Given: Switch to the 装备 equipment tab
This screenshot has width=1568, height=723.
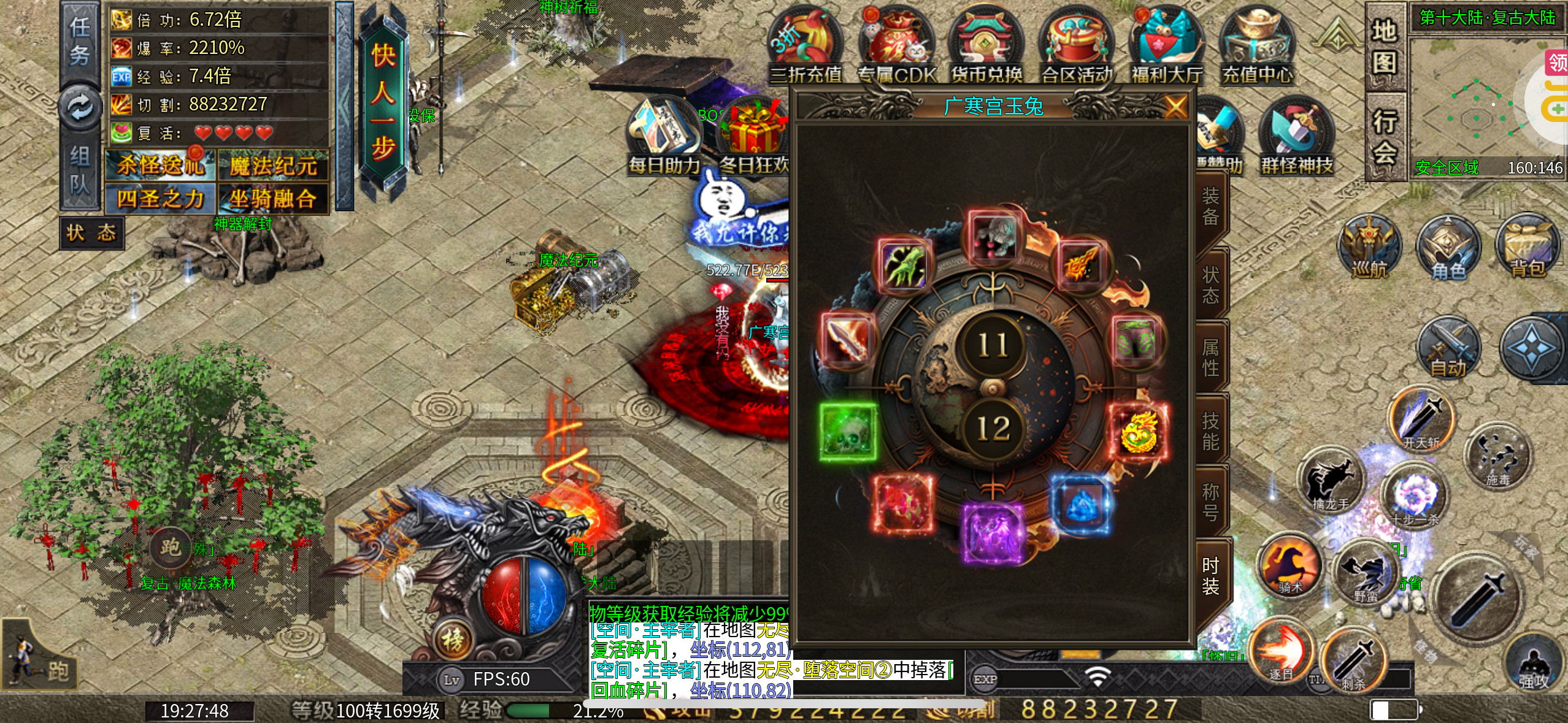Looking at the screenshot, I should pyautogui.click(x=1210, y=207).
